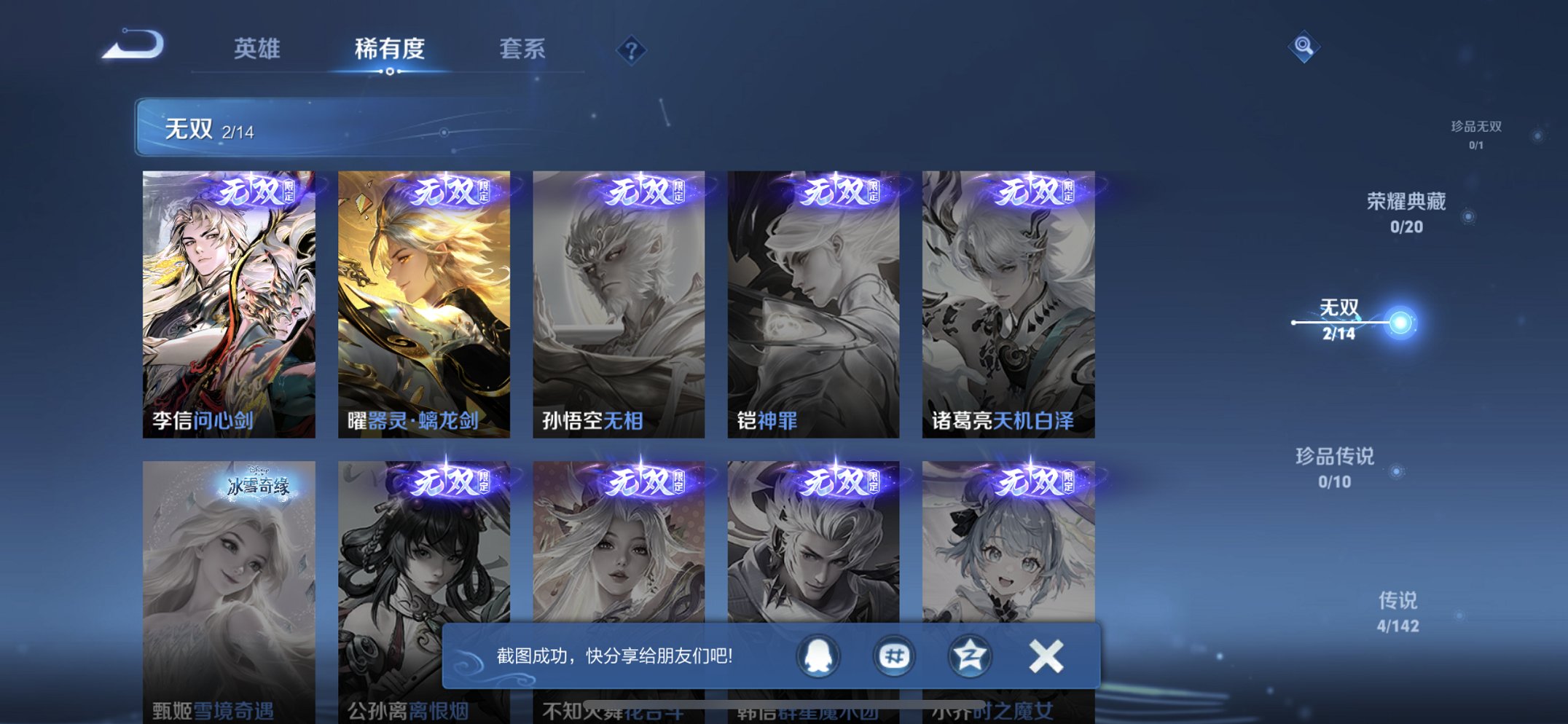Switch to the 英雄 tab
Image resolution: width=1568 pixels, height=724 pixels.
[256, 50]
